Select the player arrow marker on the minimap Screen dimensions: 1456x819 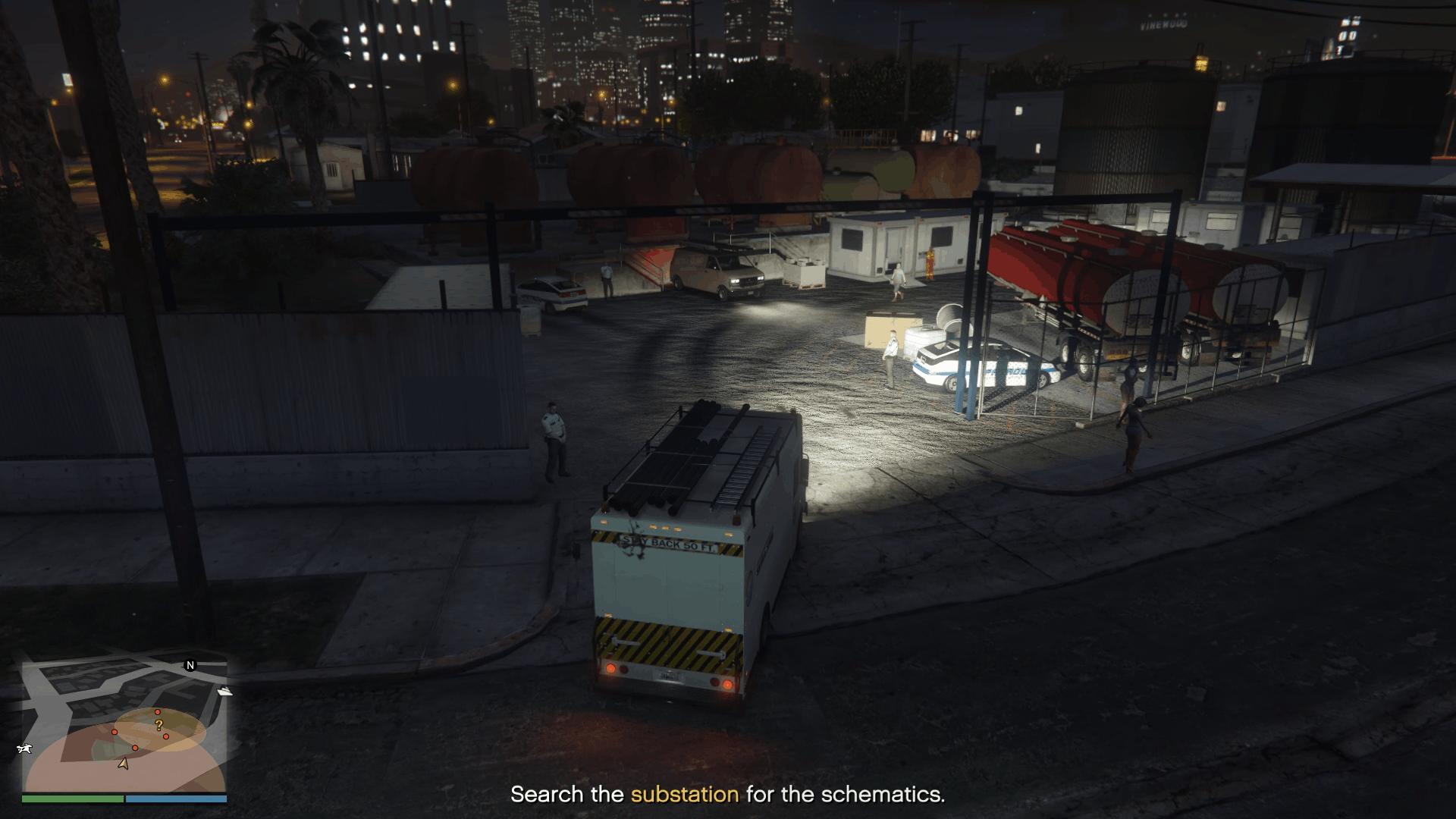point(124,764)
